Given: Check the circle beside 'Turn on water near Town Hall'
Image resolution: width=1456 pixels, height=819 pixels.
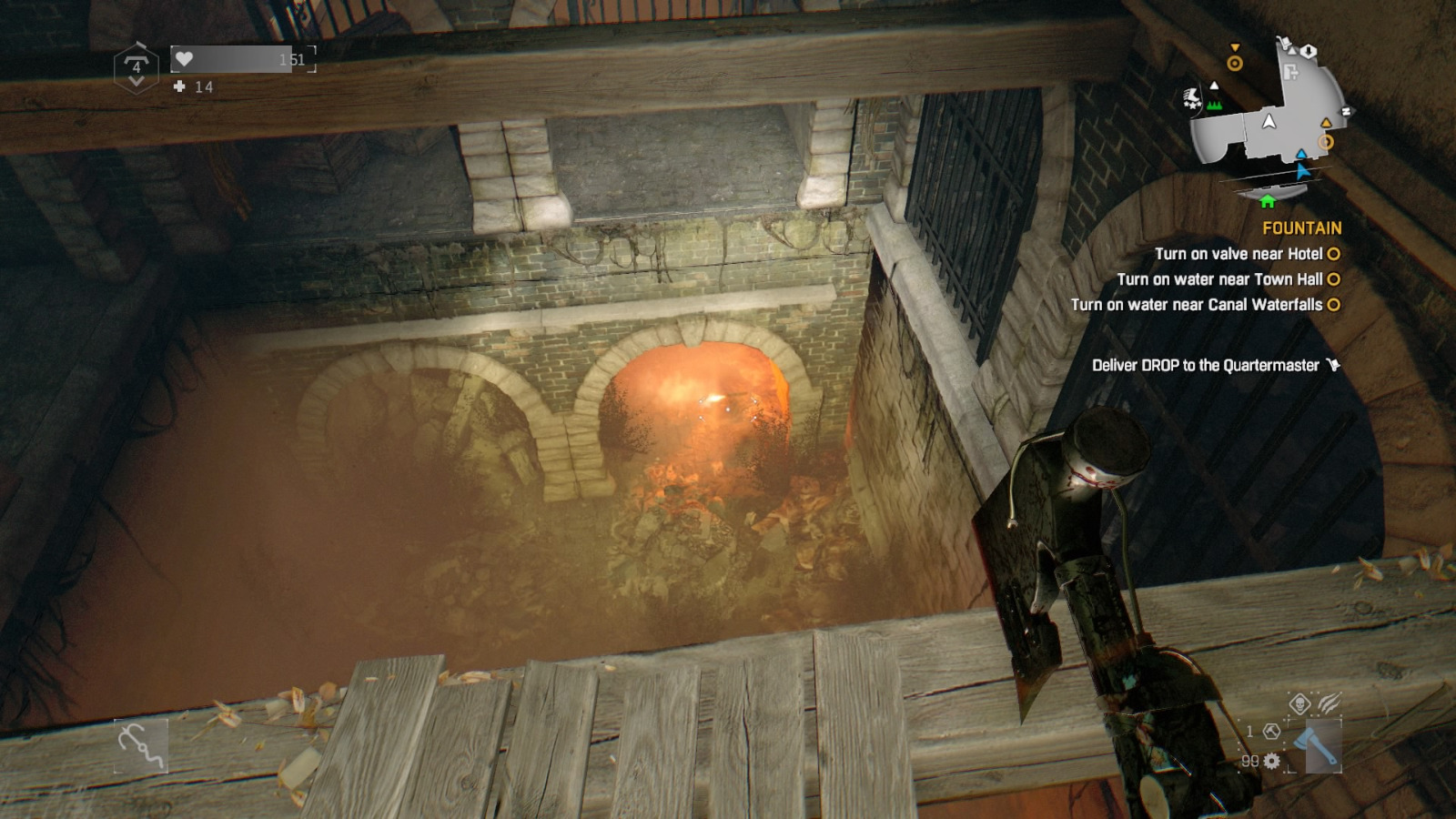Looking at the screenshot, I should (x=1333, y=280).
